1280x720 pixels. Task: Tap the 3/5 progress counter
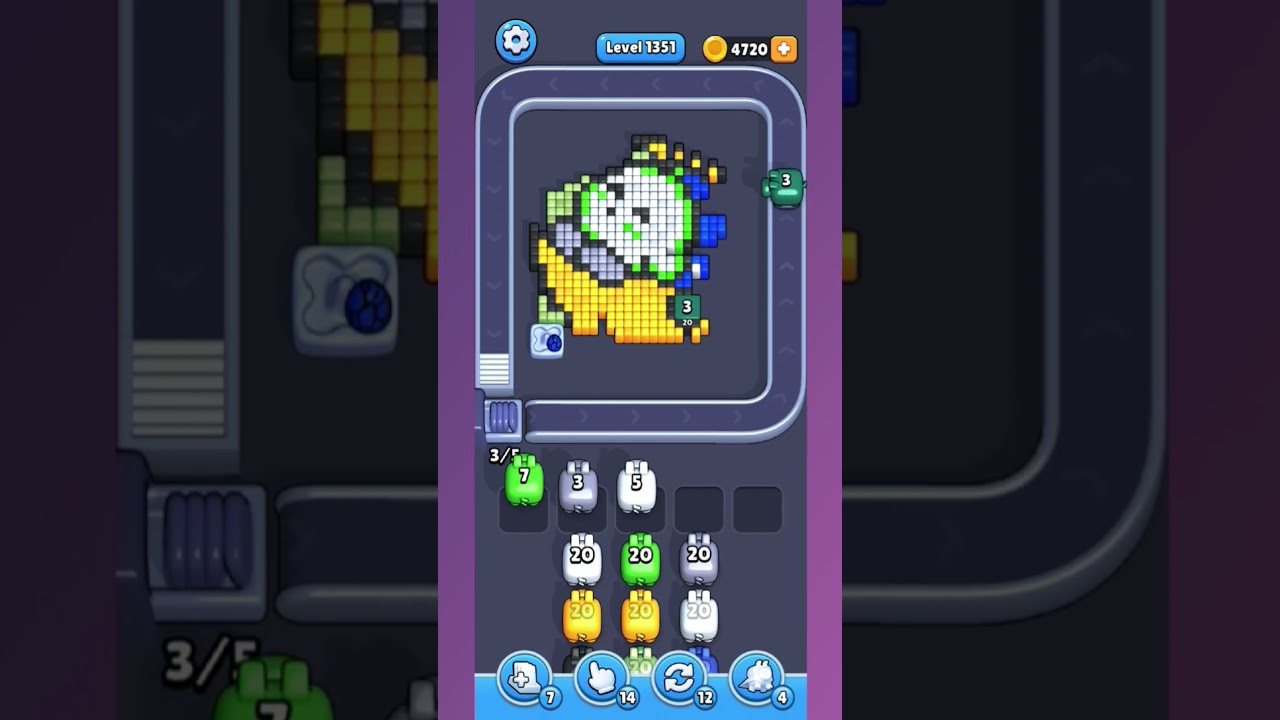[x=500, y=455]
